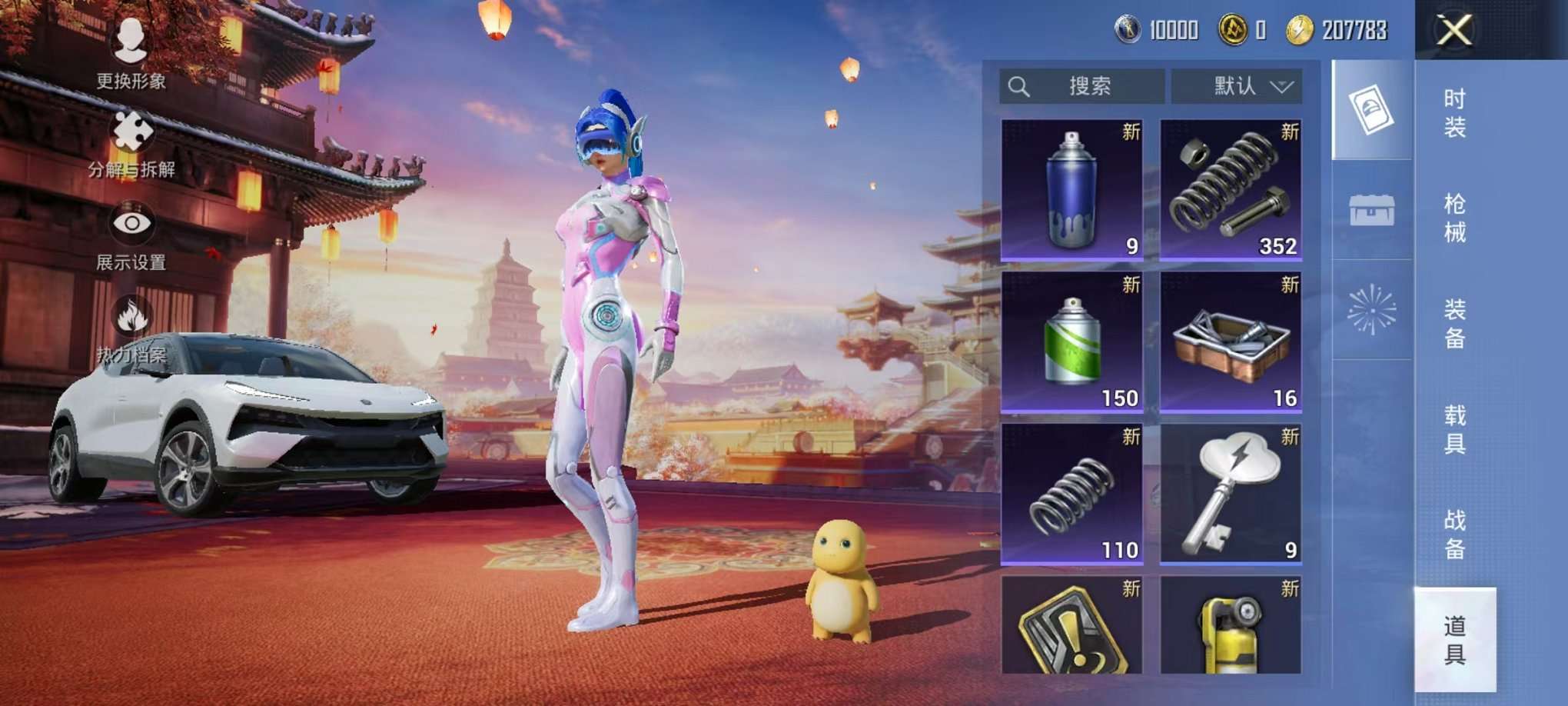Select the lightning cloud key item
Viewport: 1568px width, 706px height.
[x=1231, y=494]
